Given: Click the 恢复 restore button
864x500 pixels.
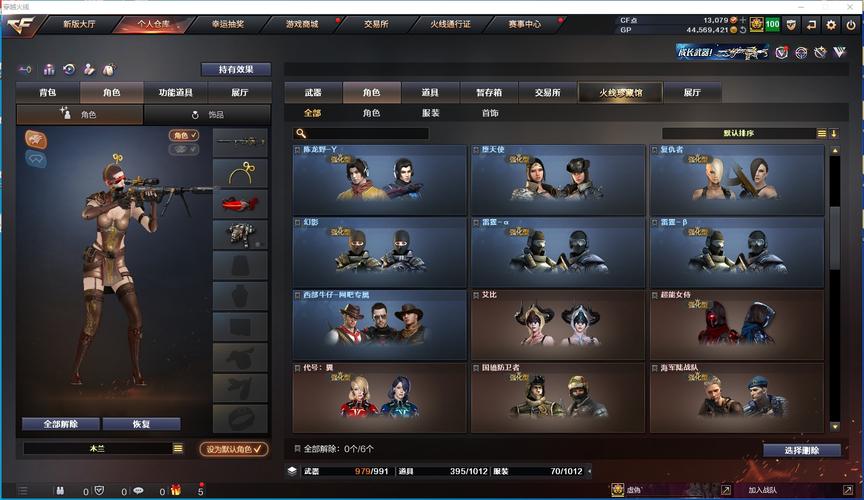Looking at the screenshot, I should coord(141,424).
